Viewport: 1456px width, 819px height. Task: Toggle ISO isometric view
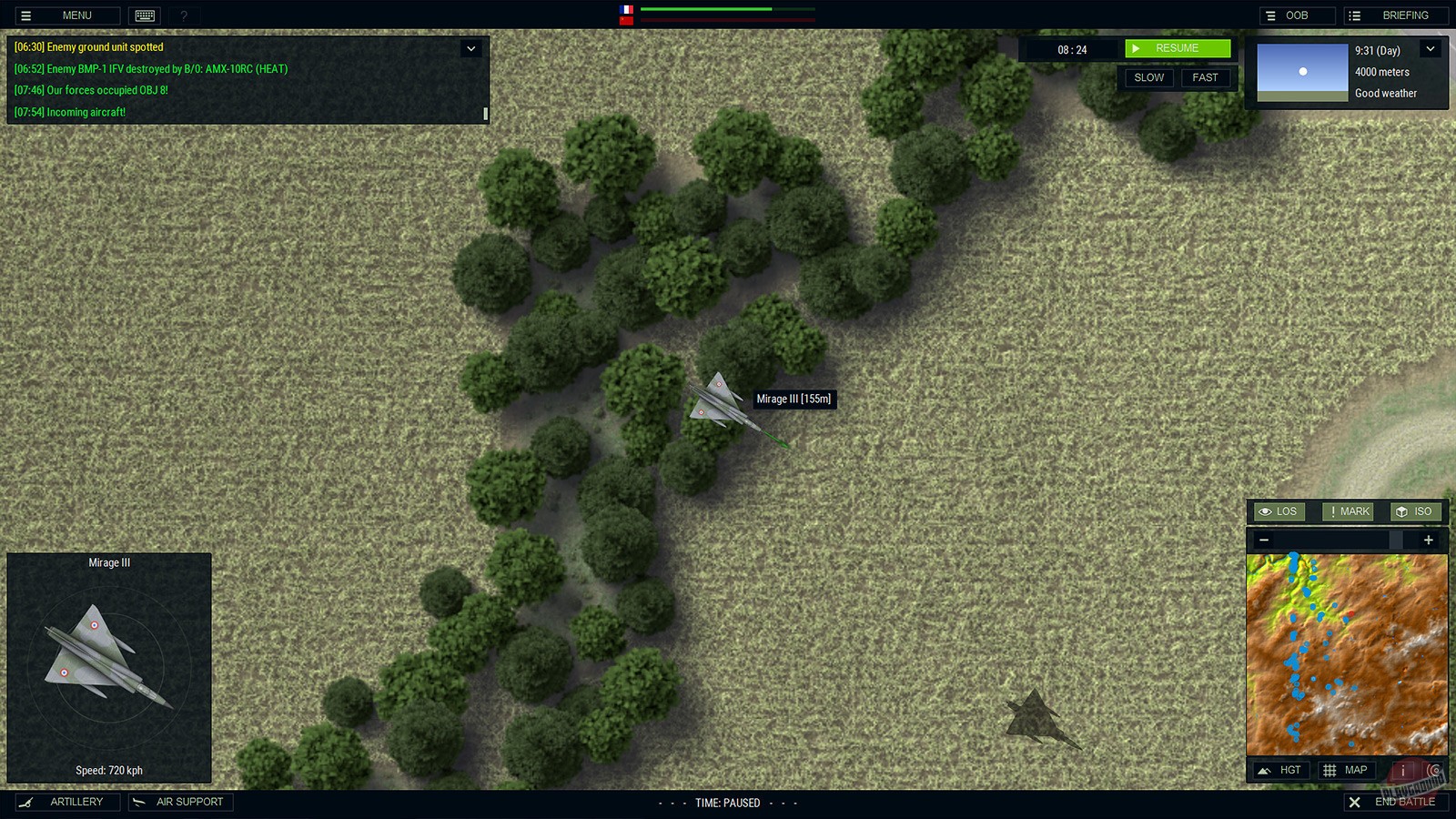pos(1414,511)
